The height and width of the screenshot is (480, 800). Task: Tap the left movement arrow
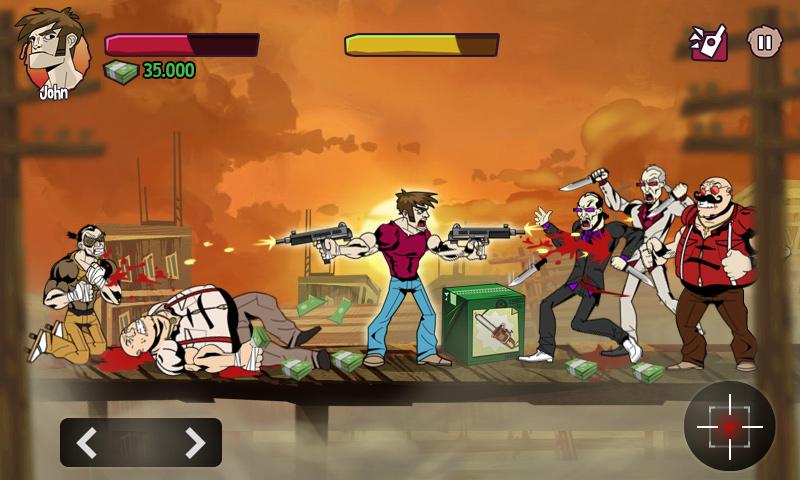point(88,442)
